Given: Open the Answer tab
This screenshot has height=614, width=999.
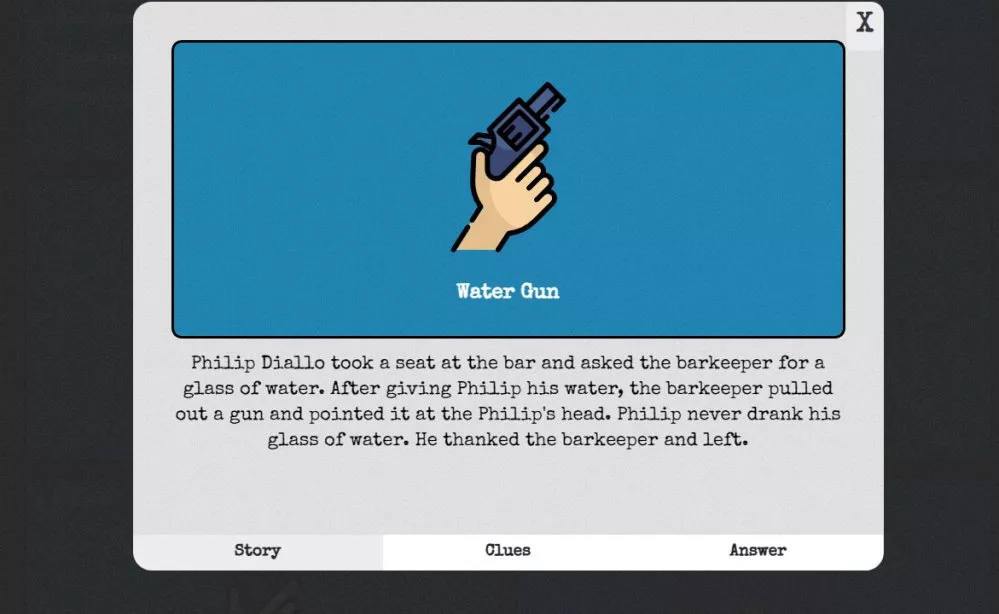Looking at the screenshot, I should [757, 551].
